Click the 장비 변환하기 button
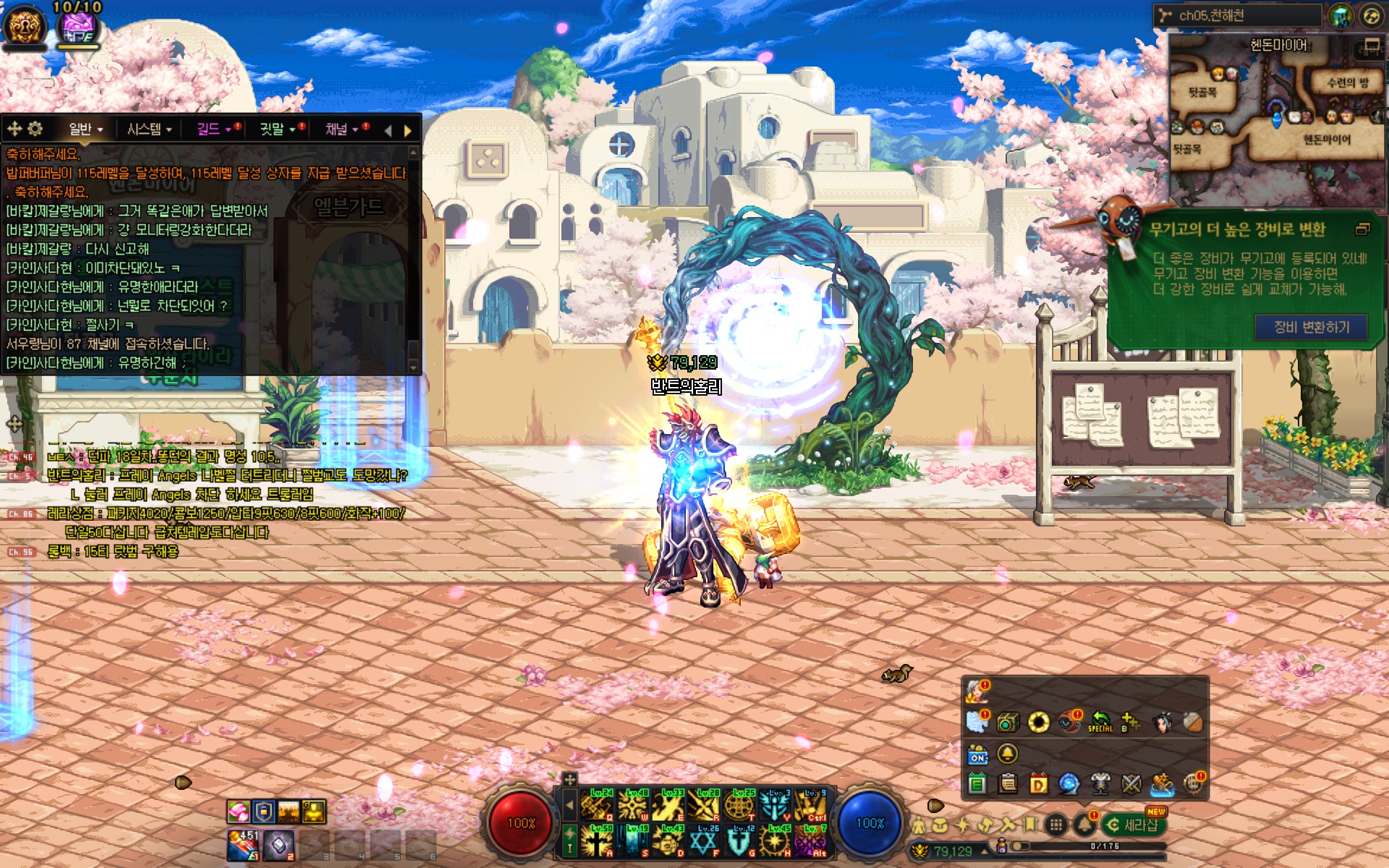The image size is (1389, 868). 1311,327
